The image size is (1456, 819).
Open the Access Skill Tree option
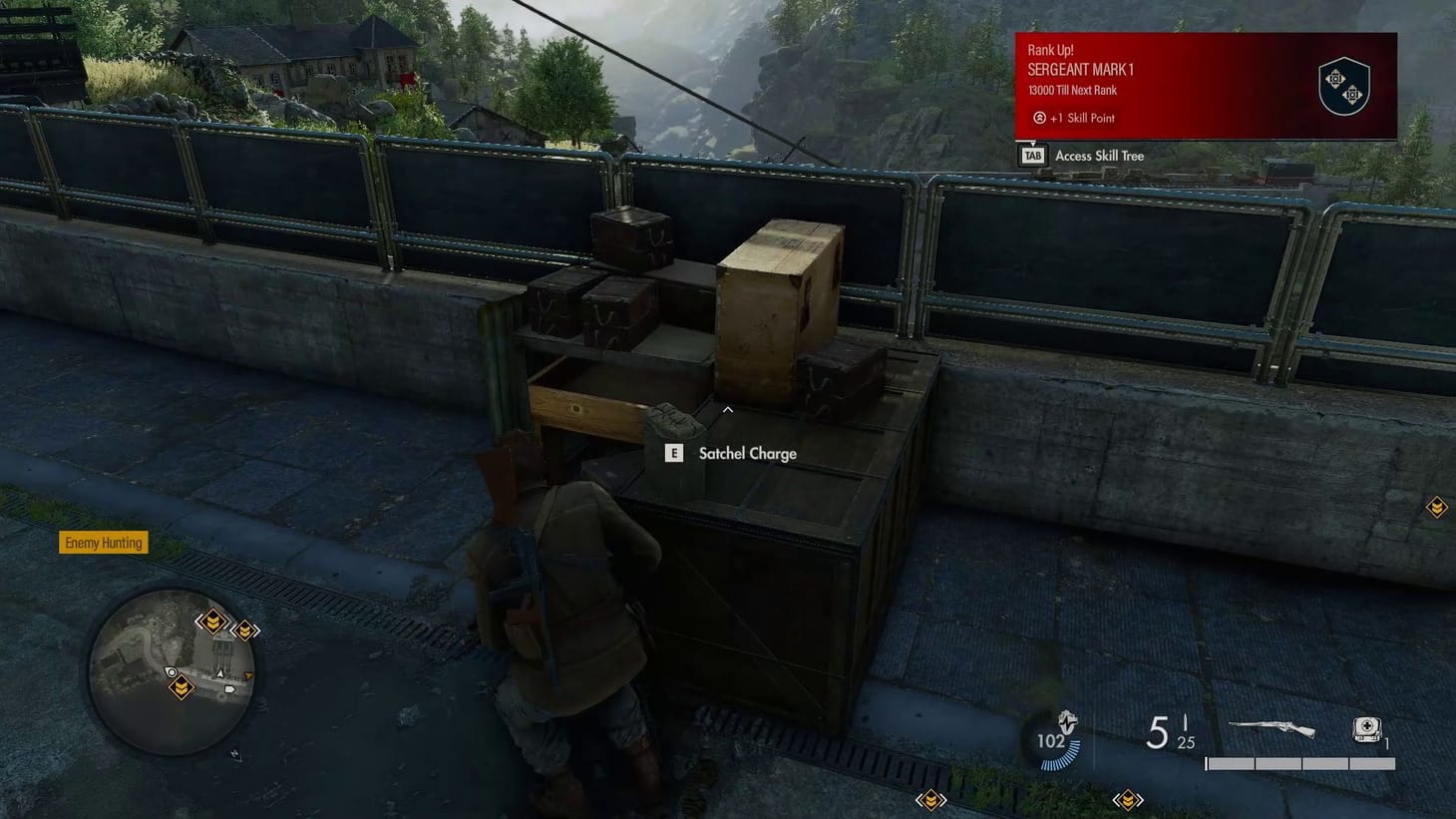[x=1099, y=156]
